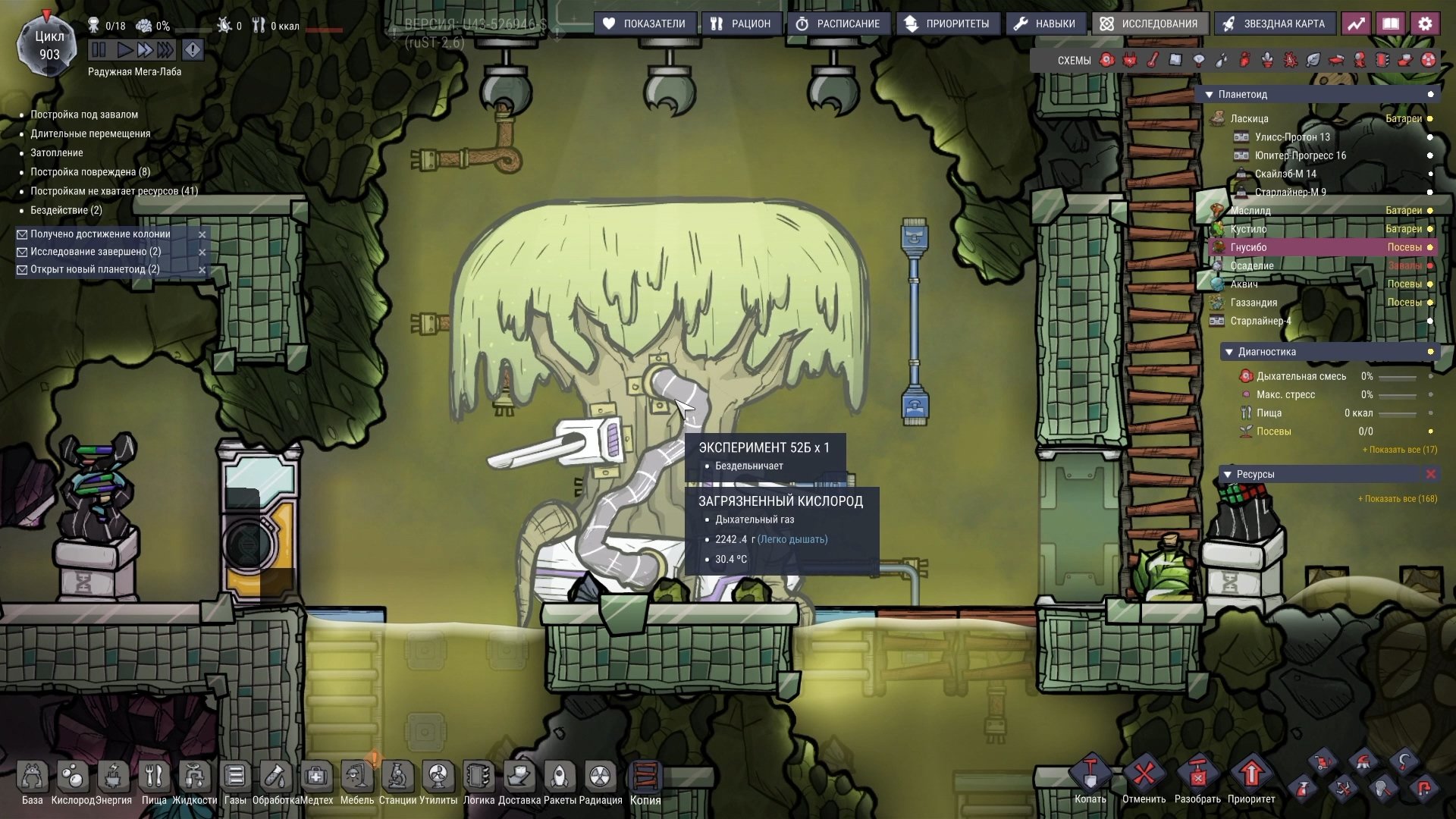Image resolution: width=1456 pixels, height=819 pixels.
Task: Open the Рацион consumables menu
Action: click(740, 24)
